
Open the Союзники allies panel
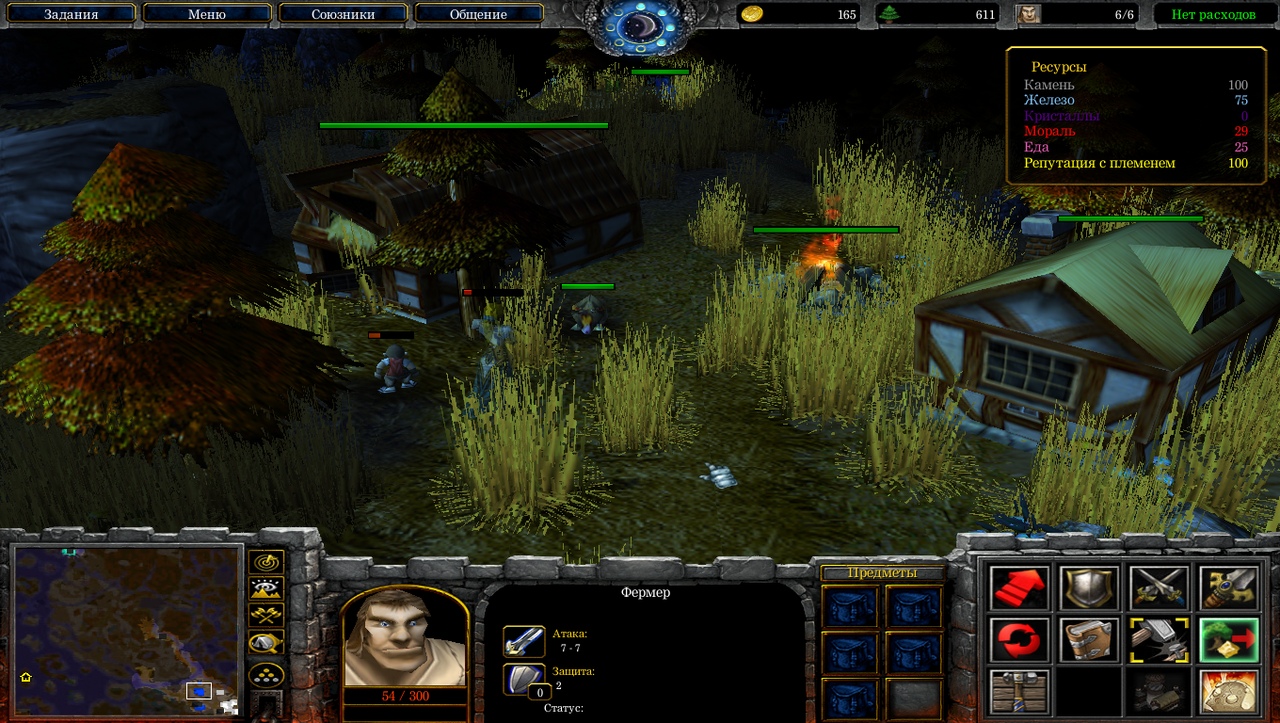point(341,15)
